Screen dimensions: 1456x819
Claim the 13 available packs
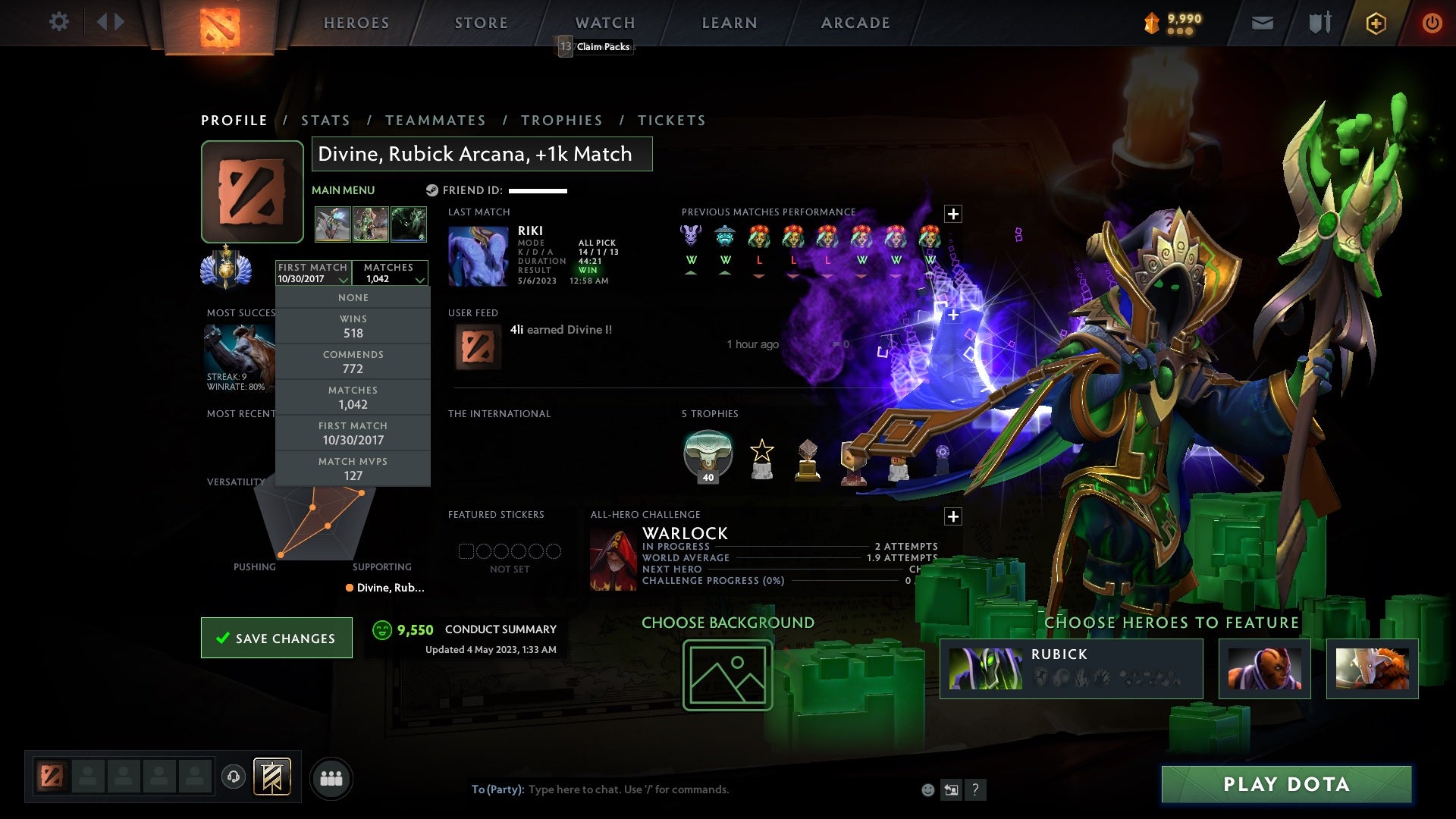tap(596, 47)
